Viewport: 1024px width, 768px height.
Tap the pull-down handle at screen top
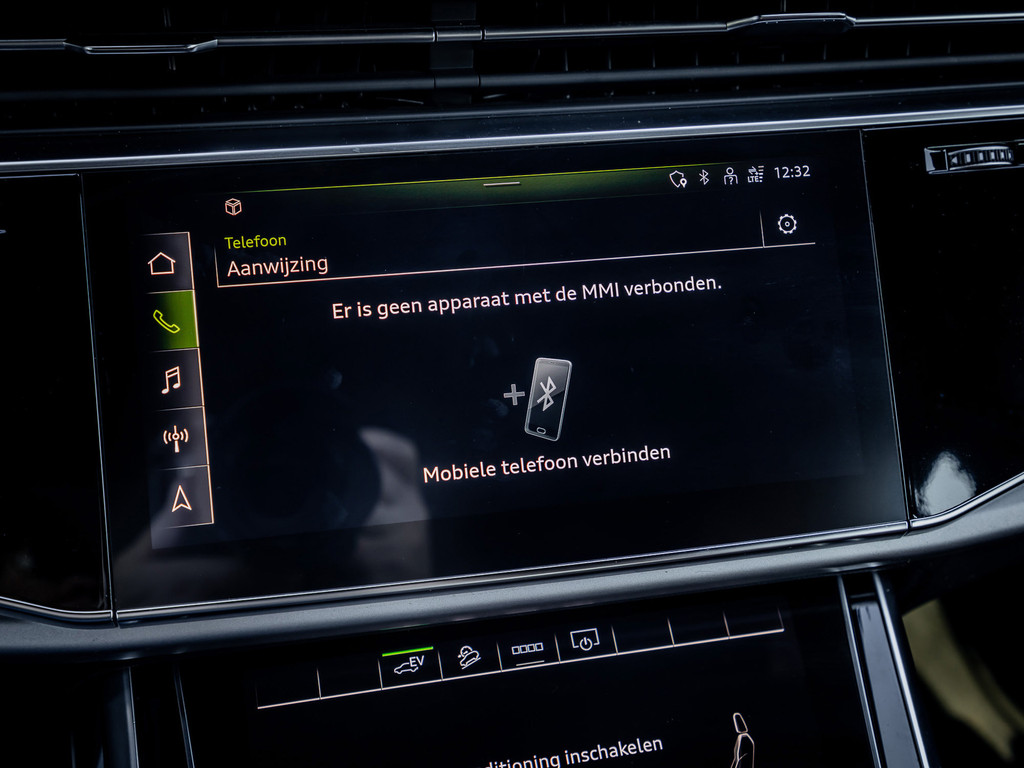pos(501,183)
